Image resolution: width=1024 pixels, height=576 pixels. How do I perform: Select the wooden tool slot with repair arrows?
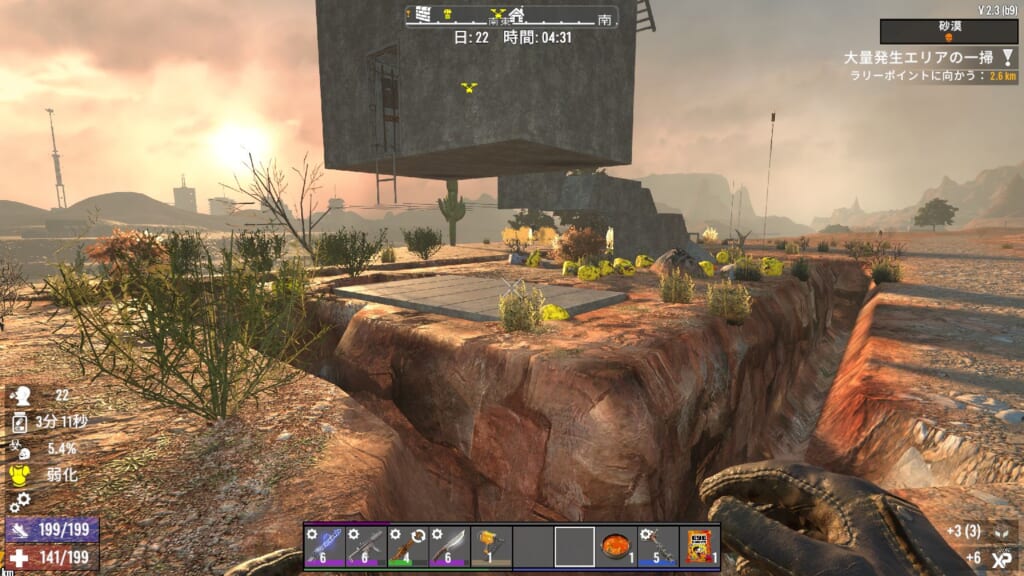tap(407, 547)
